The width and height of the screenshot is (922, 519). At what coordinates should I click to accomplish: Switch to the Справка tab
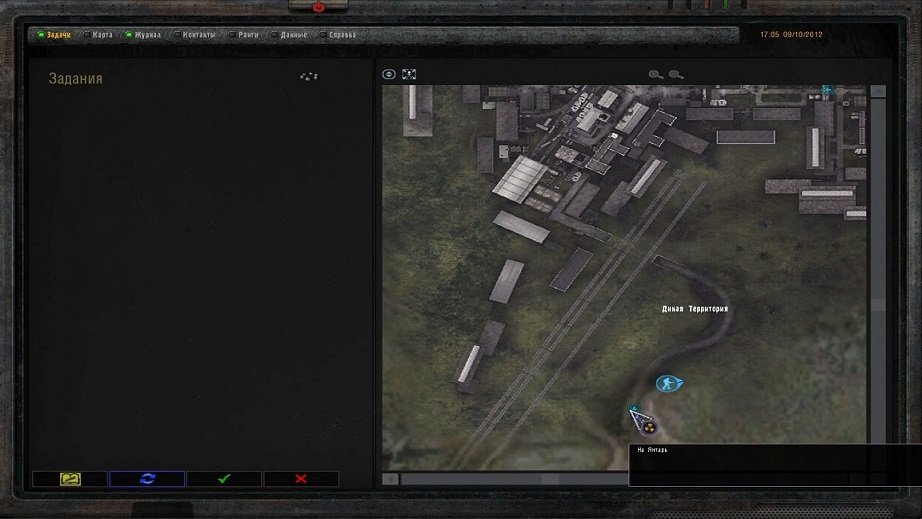click(342, 35)
